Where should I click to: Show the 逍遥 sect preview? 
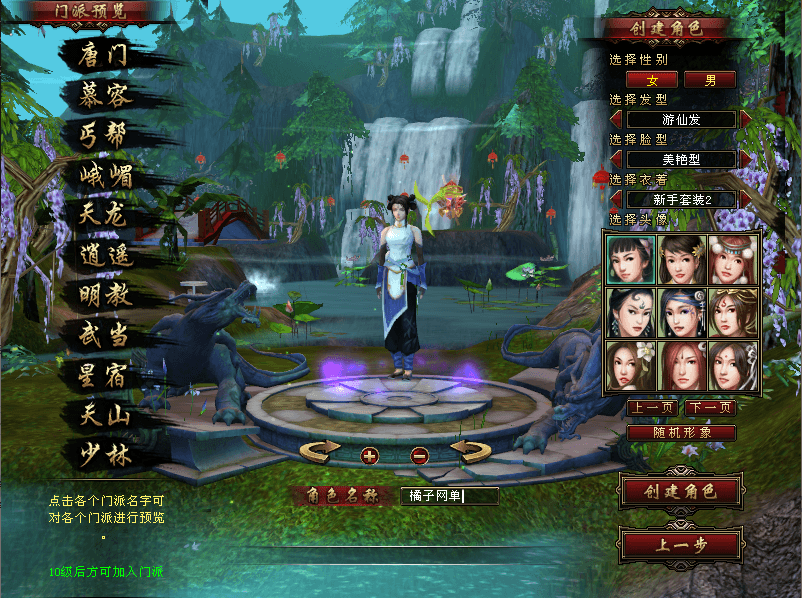(105, 255)
